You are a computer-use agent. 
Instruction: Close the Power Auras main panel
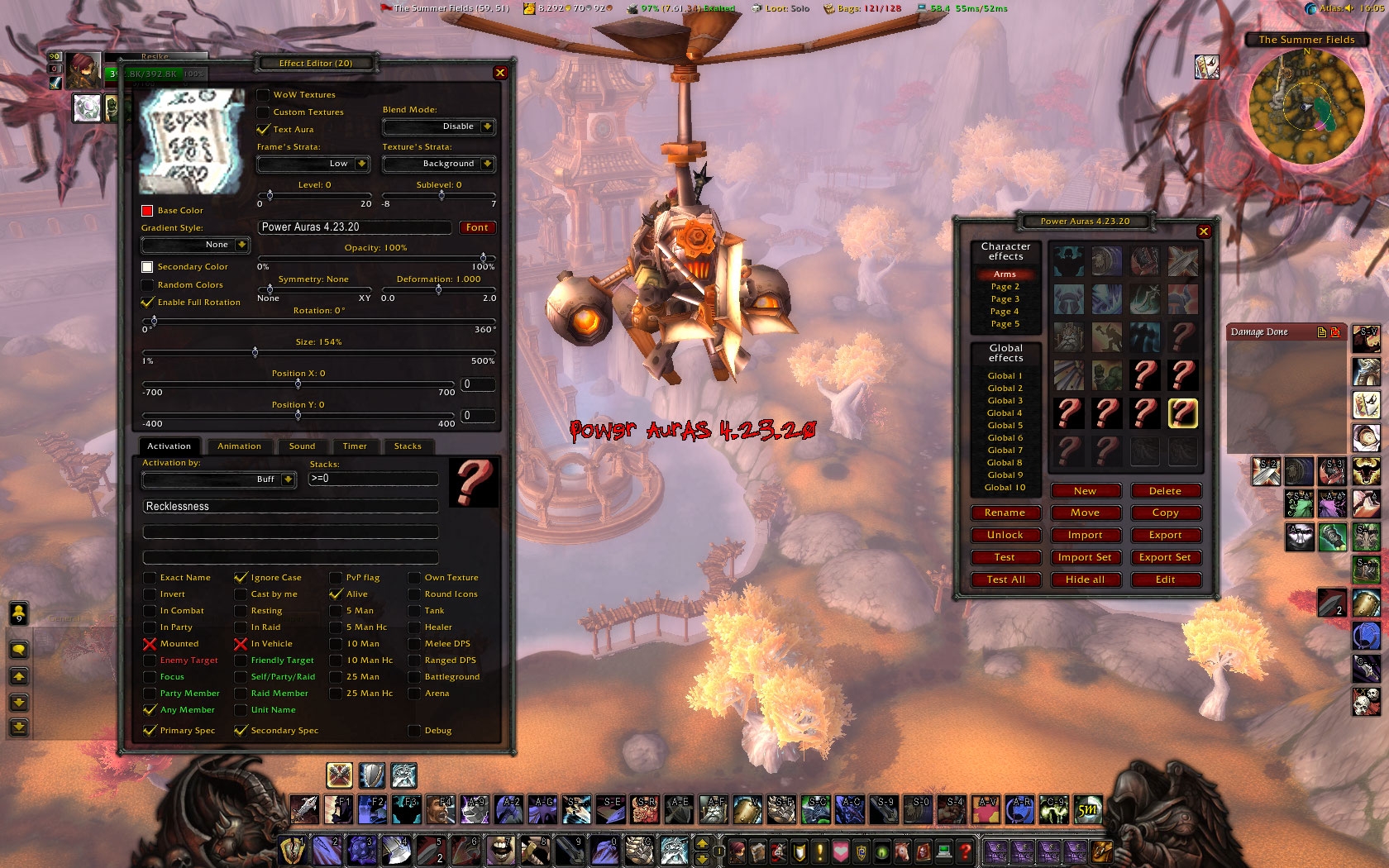(1204, 231)
